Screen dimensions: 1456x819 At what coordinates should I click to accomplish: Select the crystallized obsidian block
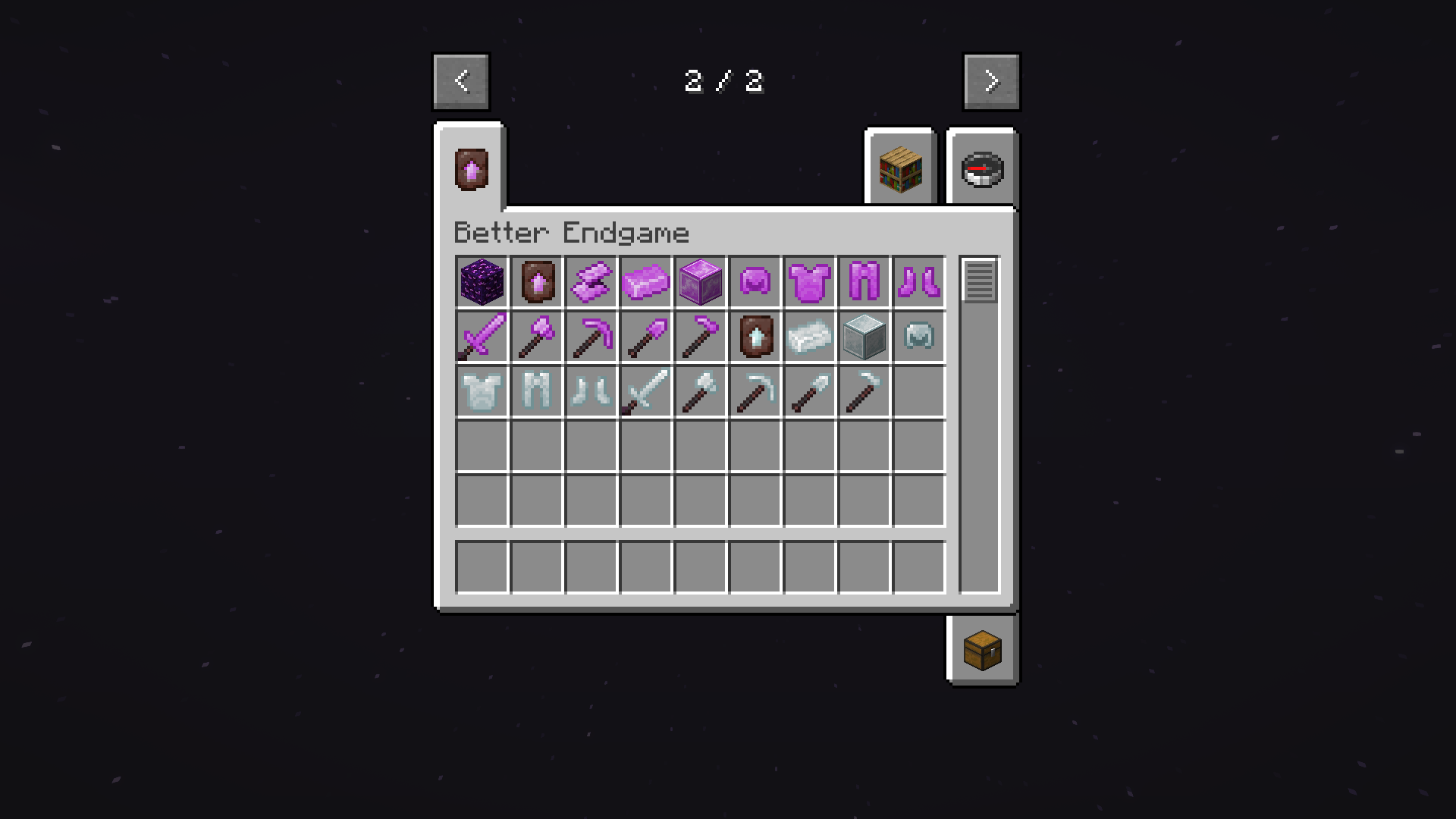(482, 282)
